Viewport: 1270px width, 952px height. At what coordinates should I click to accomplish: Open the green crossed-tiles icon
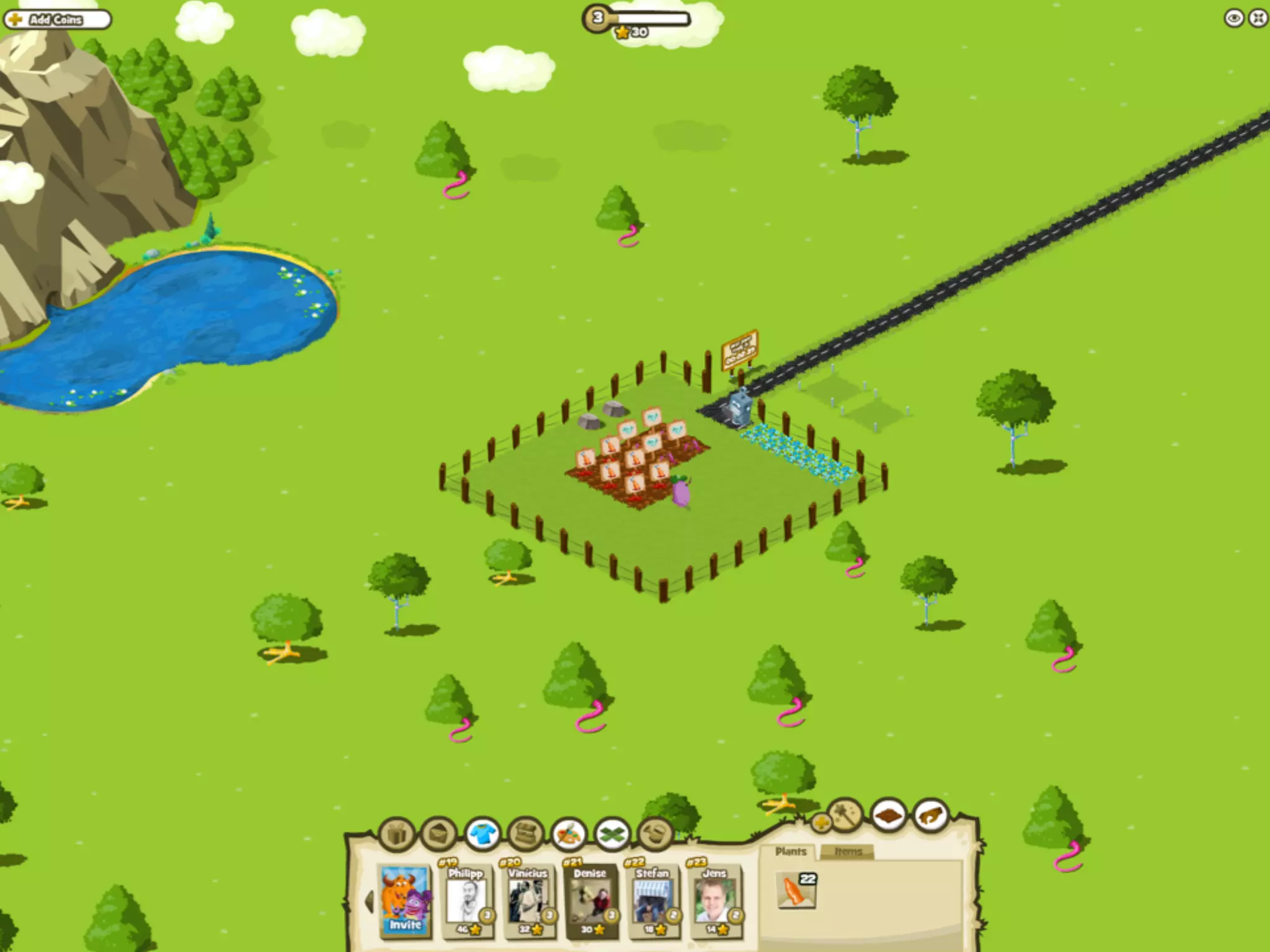[x=613, y=834]
